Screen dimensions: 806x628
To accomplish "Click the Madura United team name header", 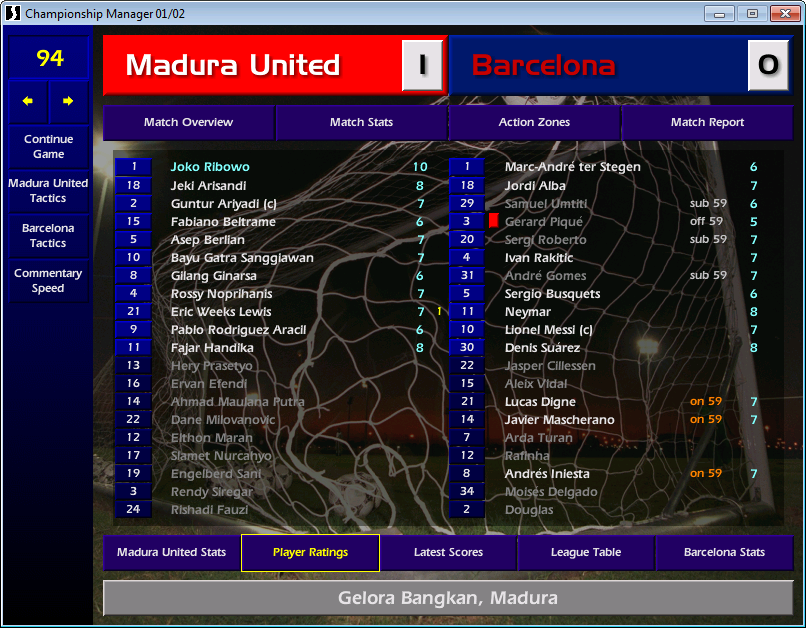I will click(233, 66).
